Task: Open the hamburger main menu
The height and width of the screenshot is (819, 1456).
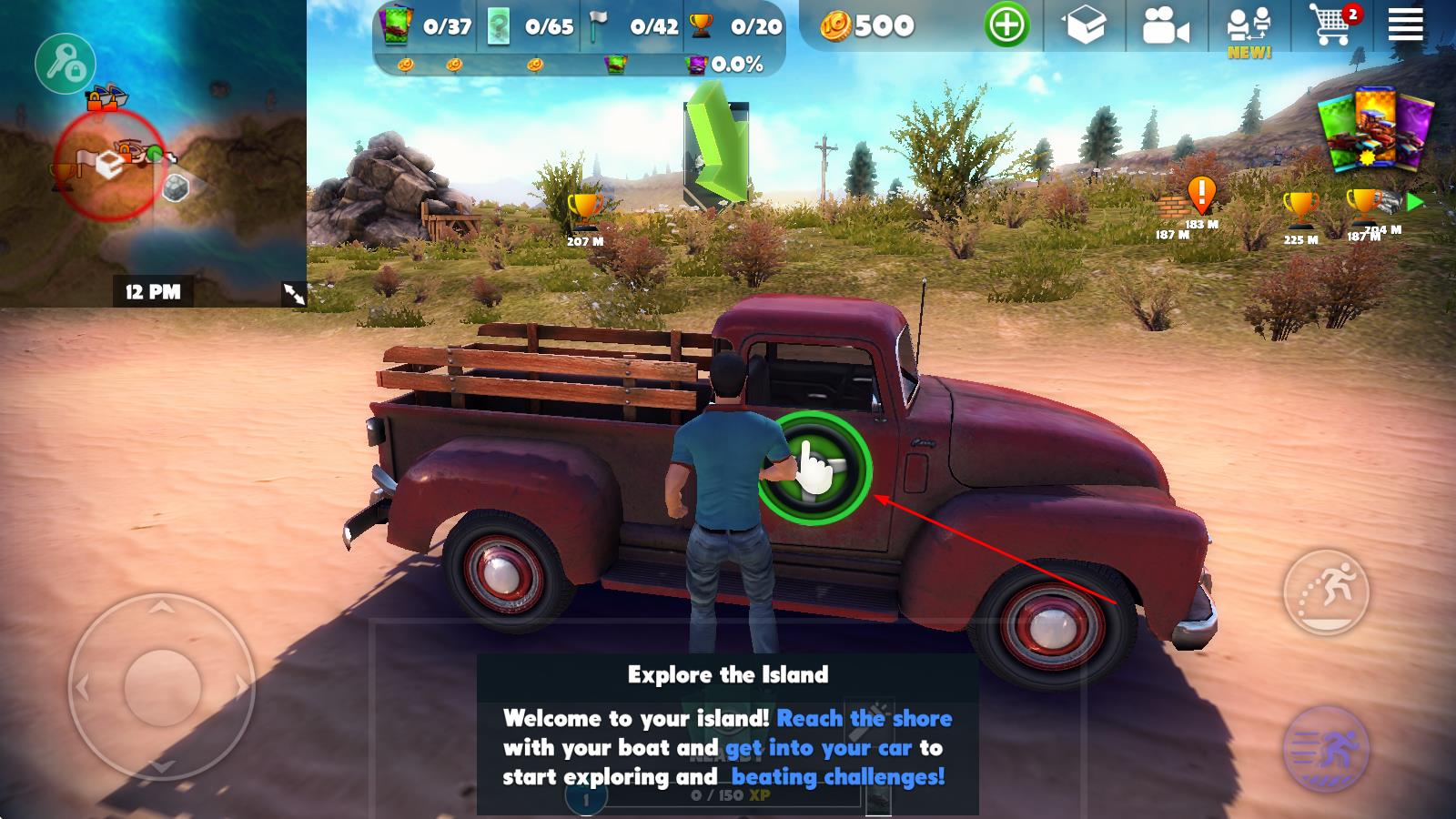Action: tap(1405, 25)
